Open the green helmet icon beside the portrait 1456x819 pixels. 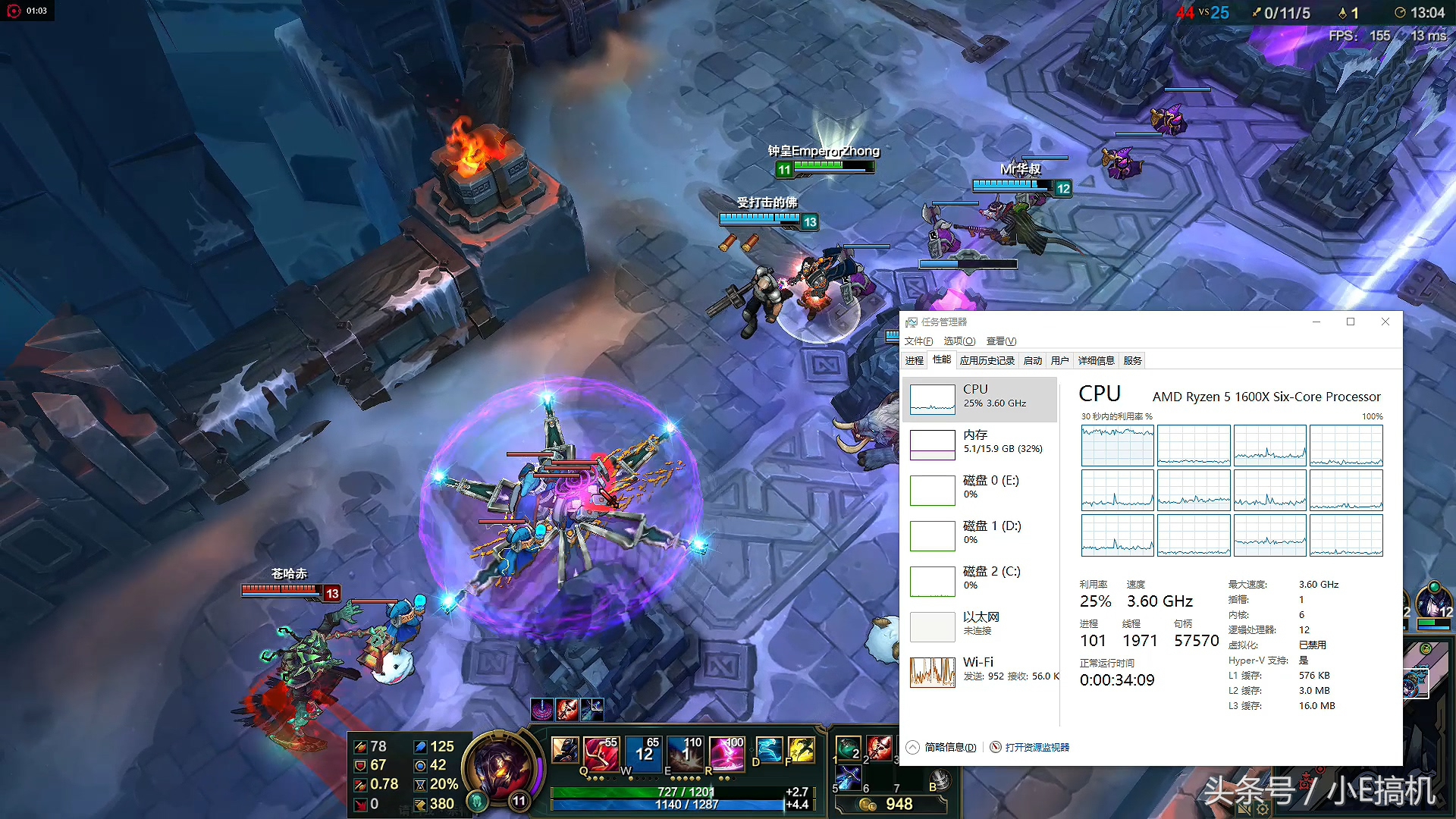tap(477, 801)
